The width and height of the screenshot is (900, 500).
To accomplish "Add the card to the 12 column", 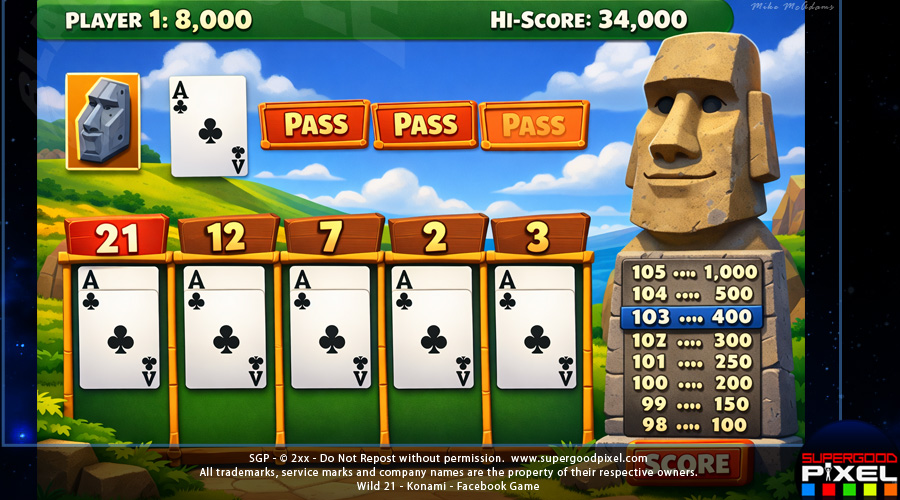I will pyautogui.click(x=225, y=330).
